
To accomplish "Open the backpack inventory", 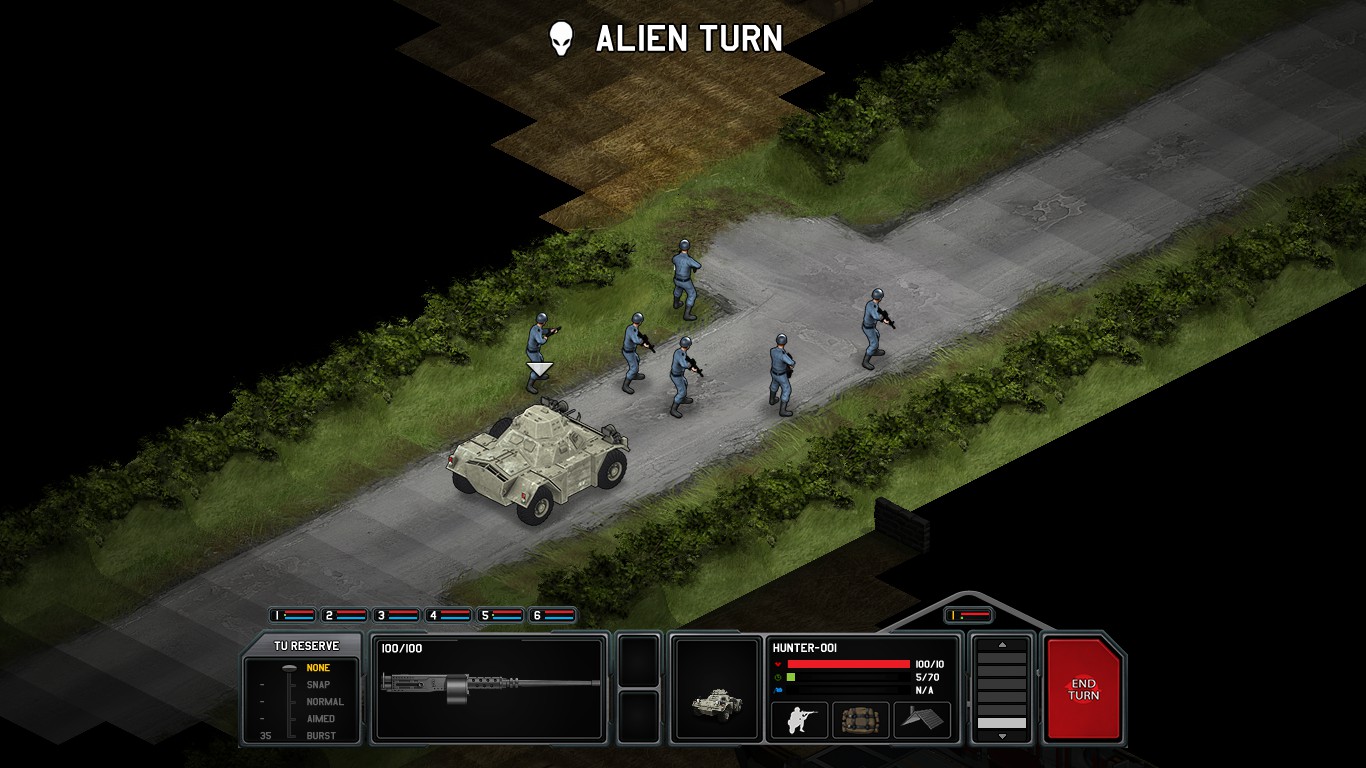I will (860, 720).
